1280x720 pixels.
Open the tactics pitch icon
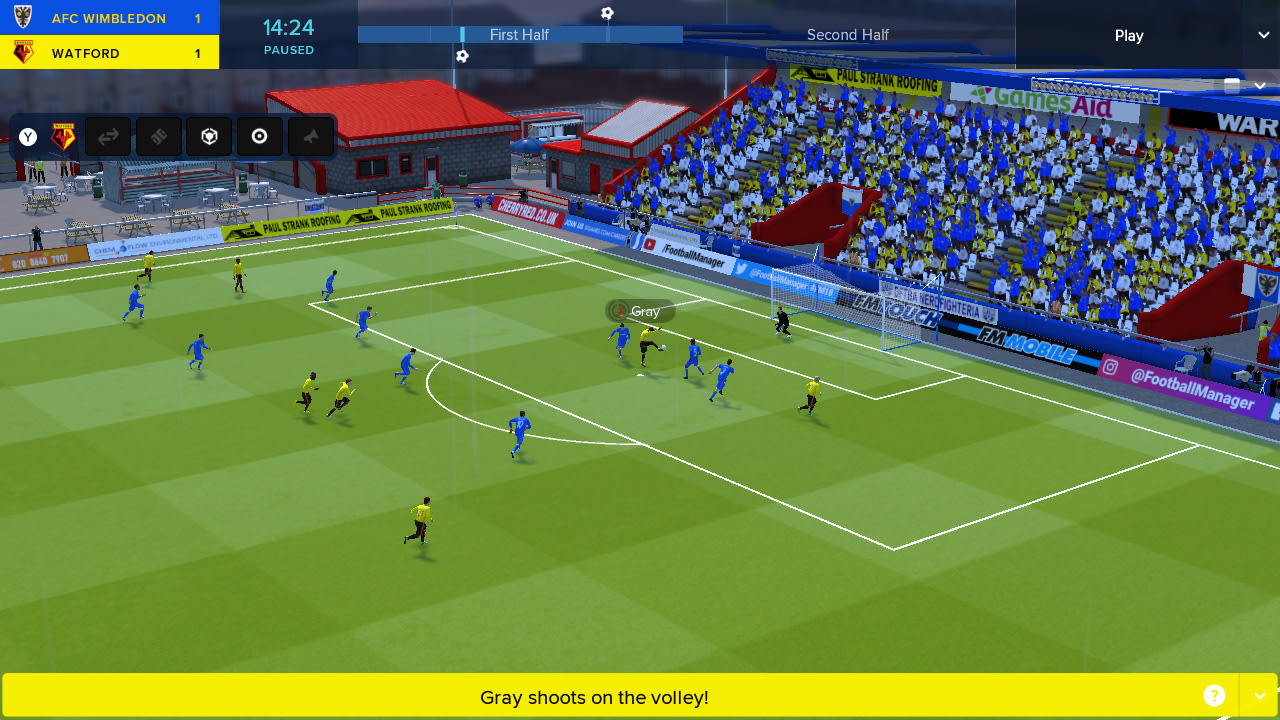click(x=158, y=136)
